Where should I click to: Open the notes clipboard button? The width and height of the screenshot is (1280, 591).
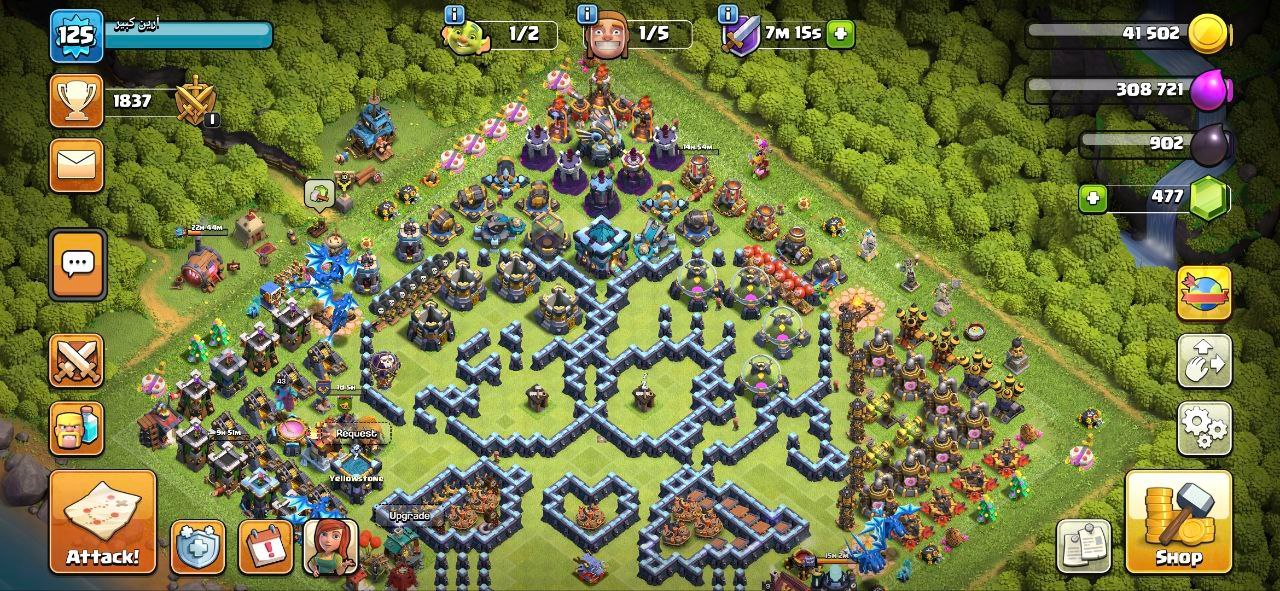[1083, 546]
